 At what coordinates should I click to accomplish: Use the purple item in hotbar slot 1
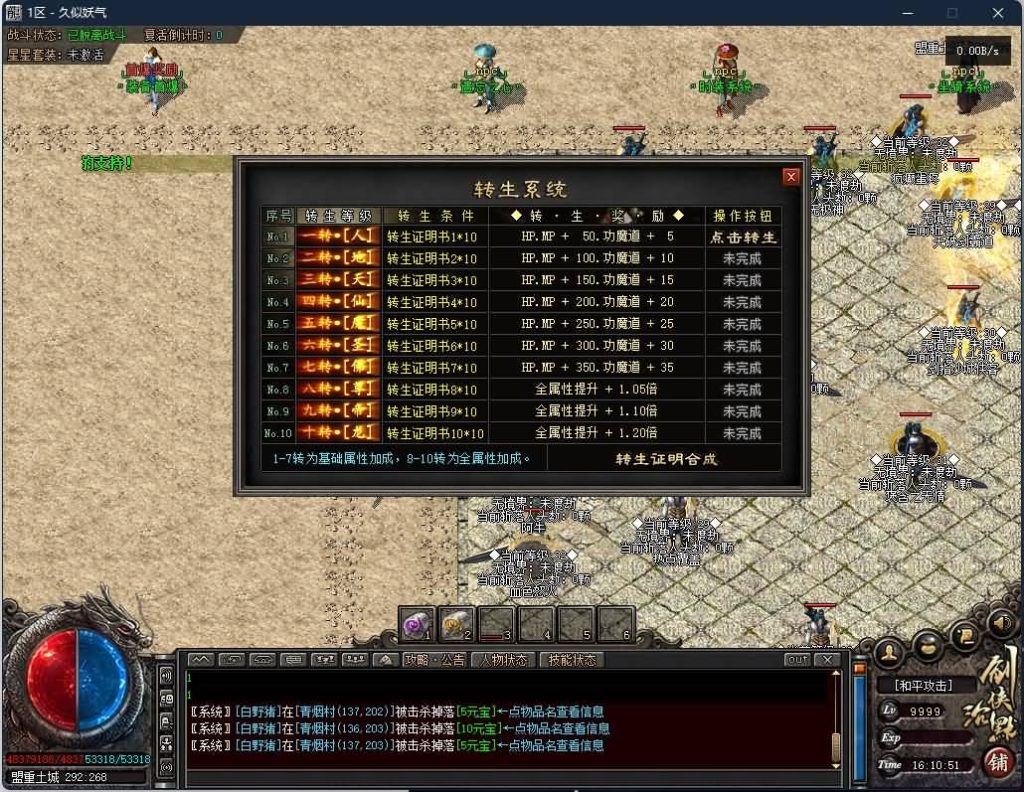pyautogui.click(x=416, y=624)
